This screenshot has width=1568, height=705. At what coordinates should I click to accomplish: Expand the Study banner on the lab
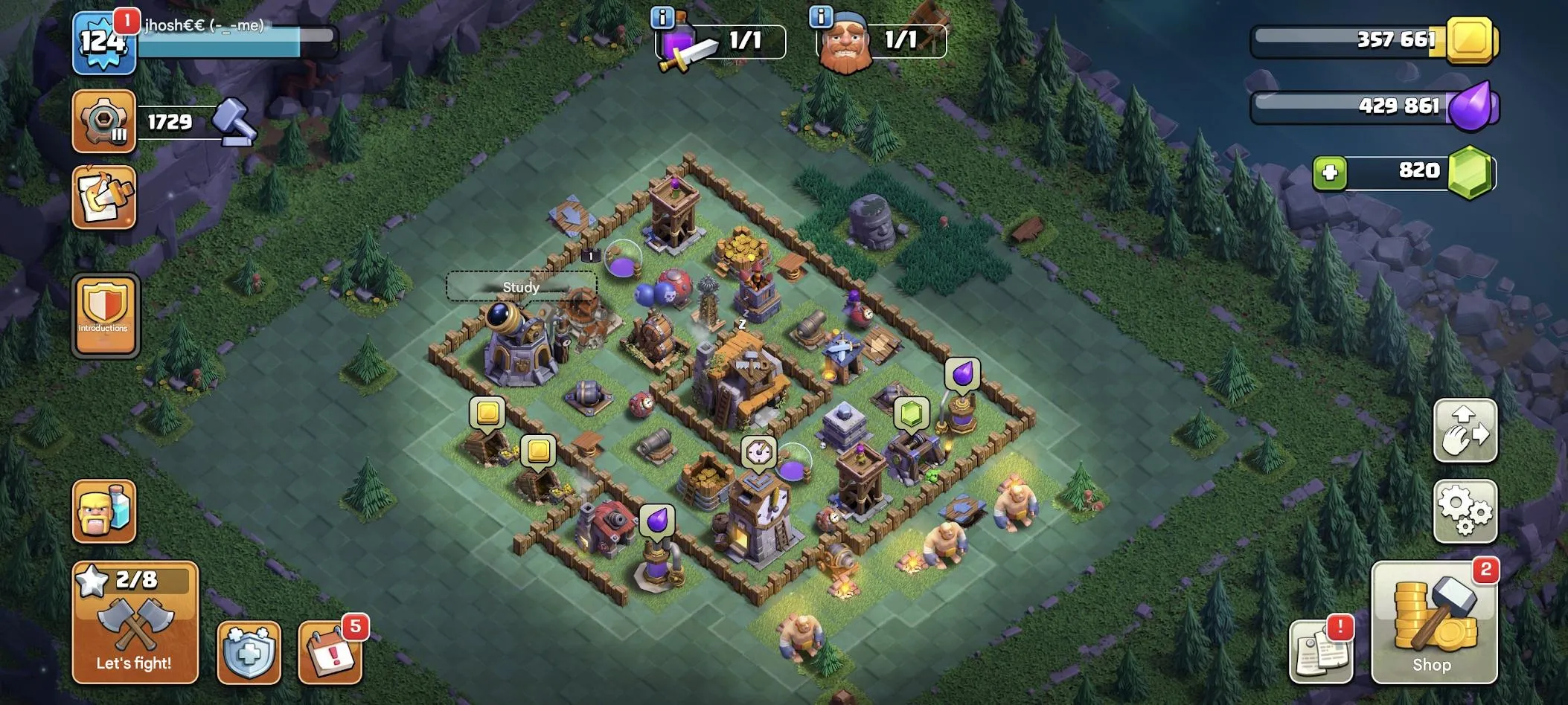(x=521, y=286)
